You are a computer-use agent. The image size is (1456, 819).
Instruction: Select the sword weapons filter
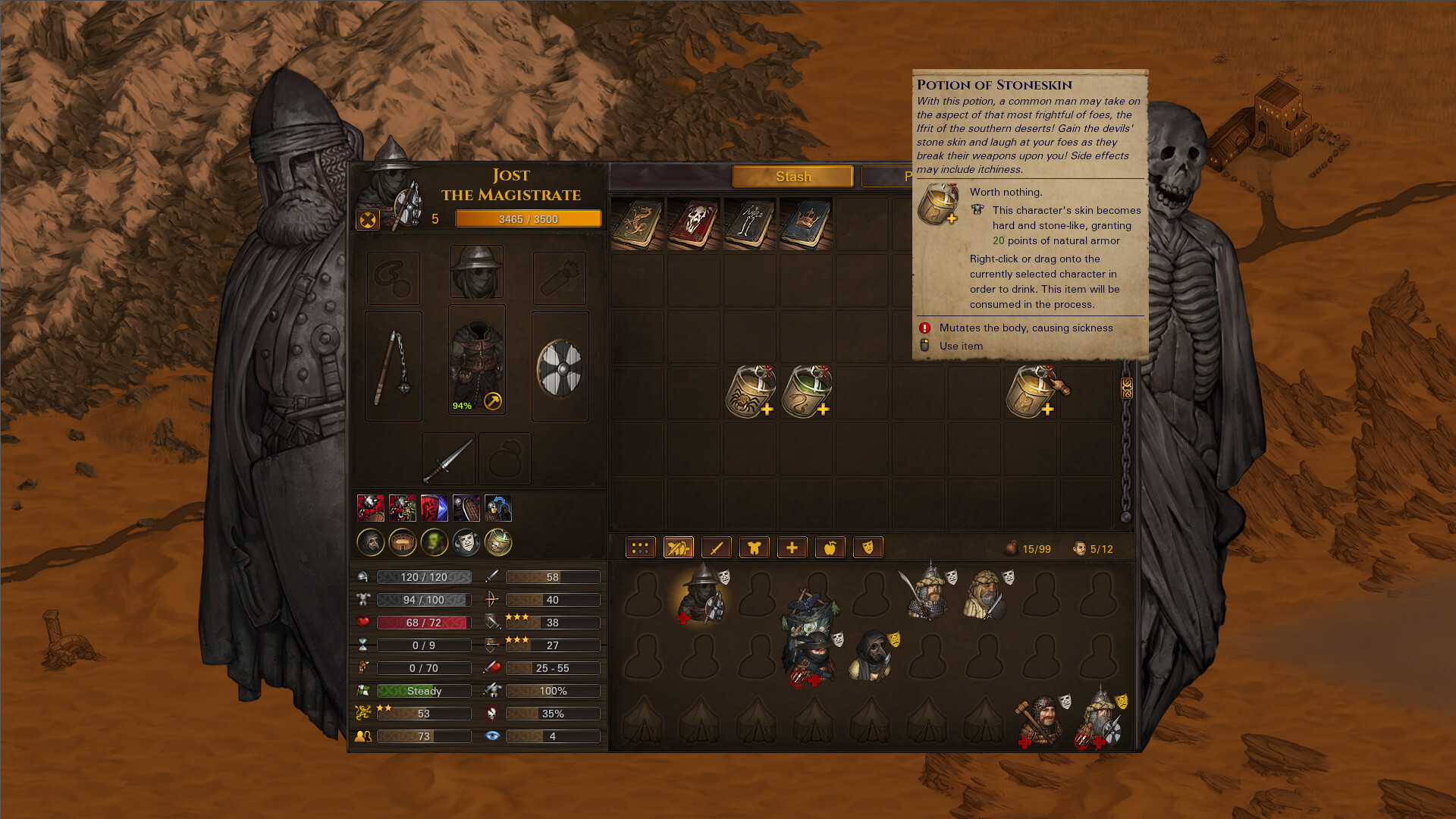tap(717, 547)
